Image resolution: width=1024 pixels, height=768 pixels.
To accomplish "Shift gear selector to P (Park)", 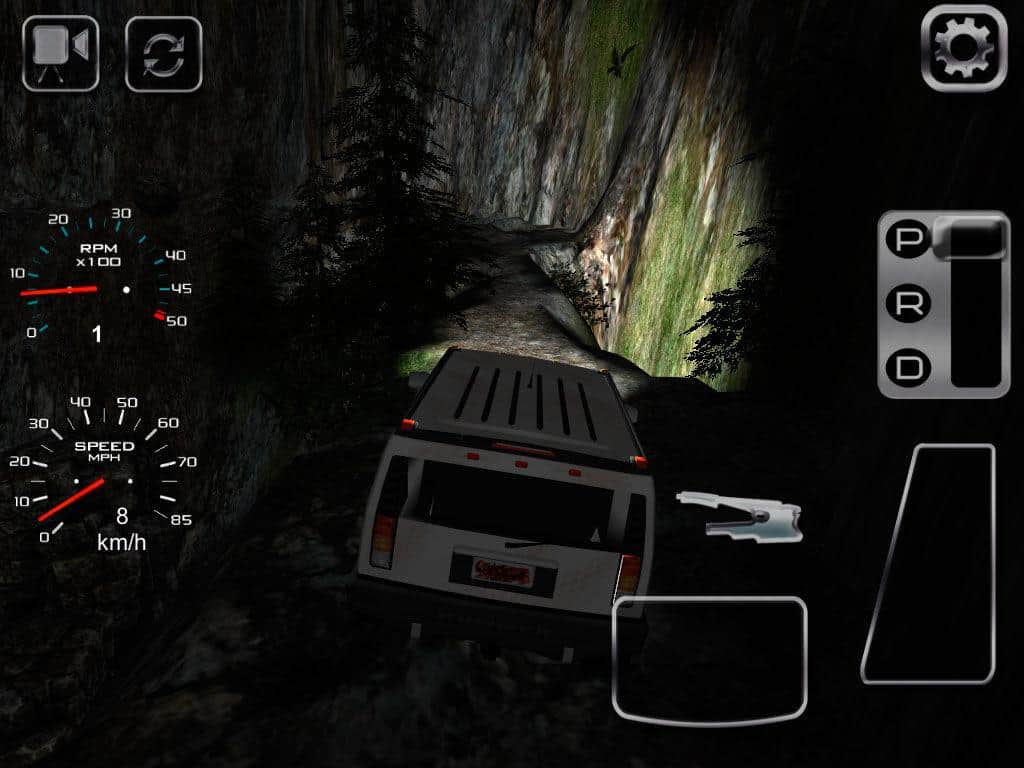I will coord(908,241).
